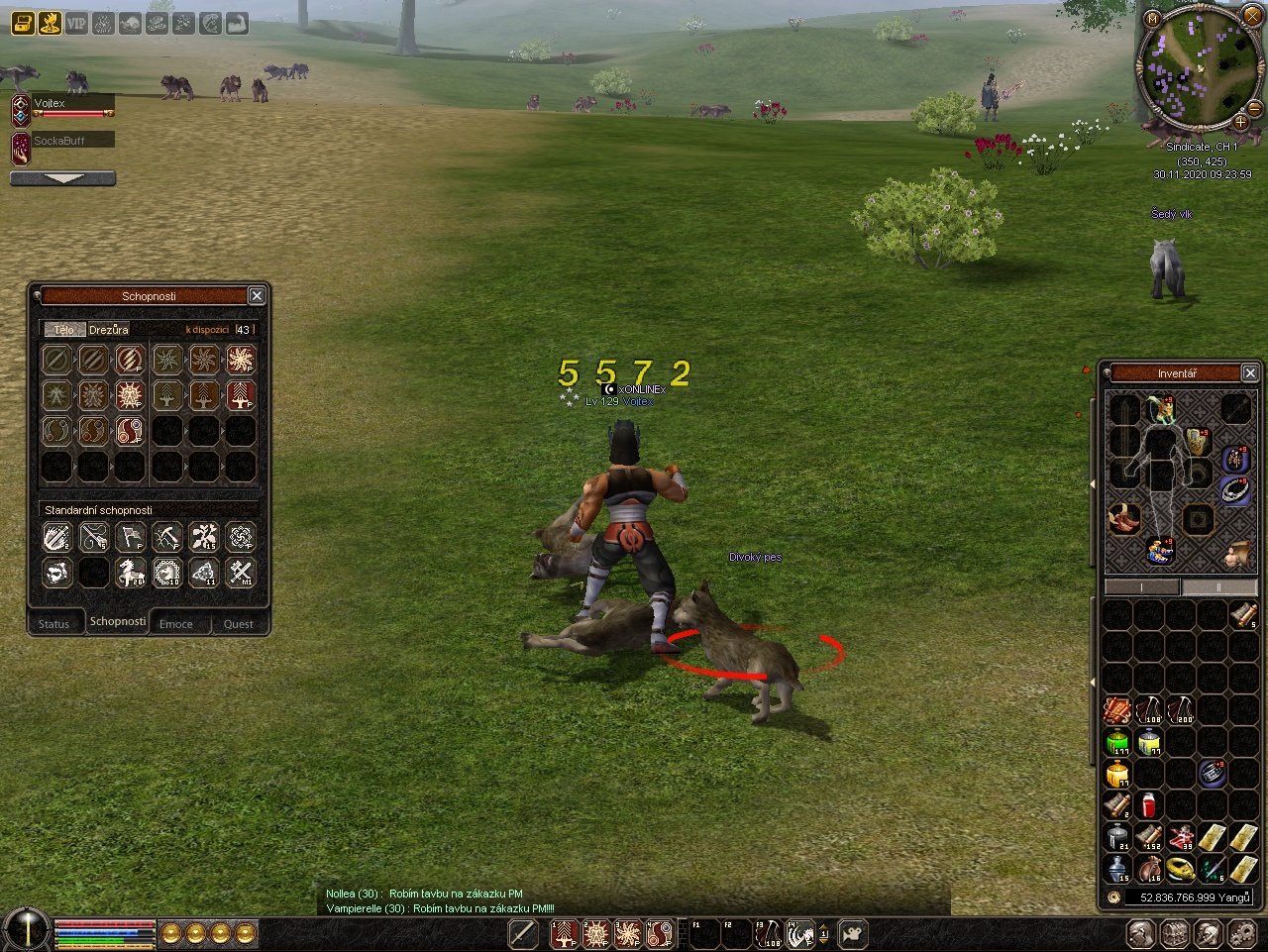
Task: Close the Inventář window
Action: pos(1250,373)
